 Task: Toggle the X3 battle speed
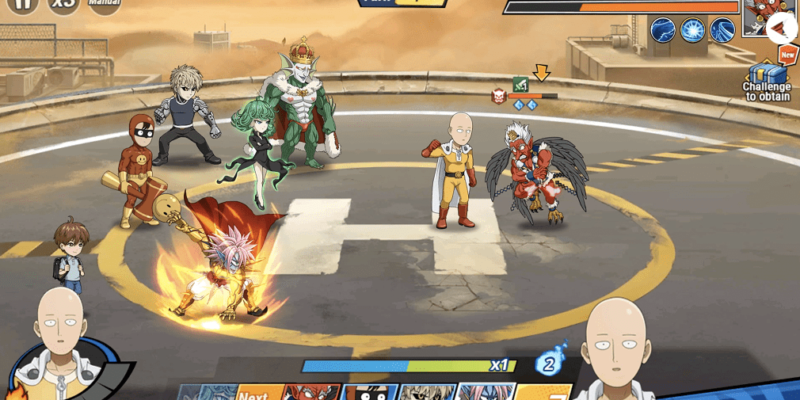(x=65, y=5)
